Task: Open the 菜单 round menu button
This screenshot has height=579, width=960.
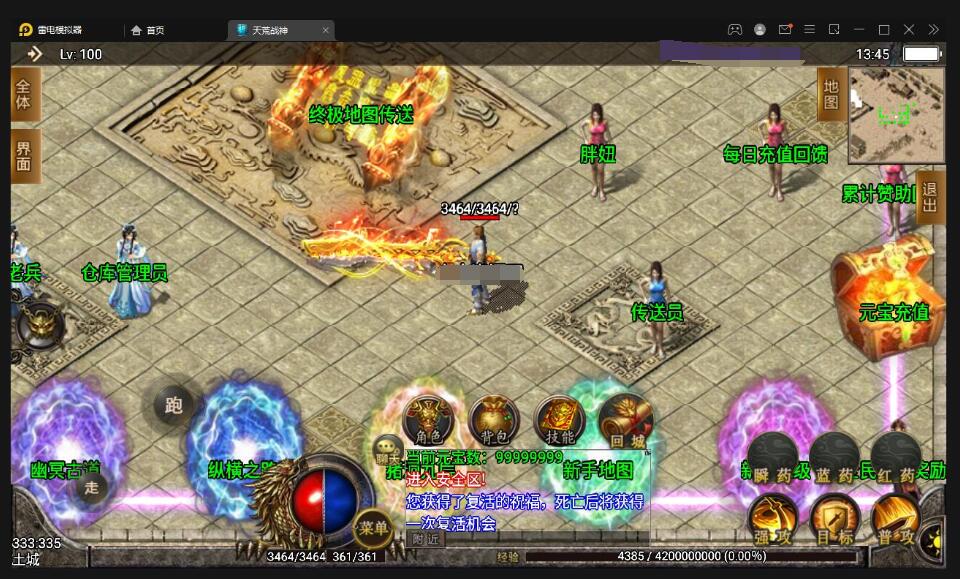Action: (x=372, y=527)
